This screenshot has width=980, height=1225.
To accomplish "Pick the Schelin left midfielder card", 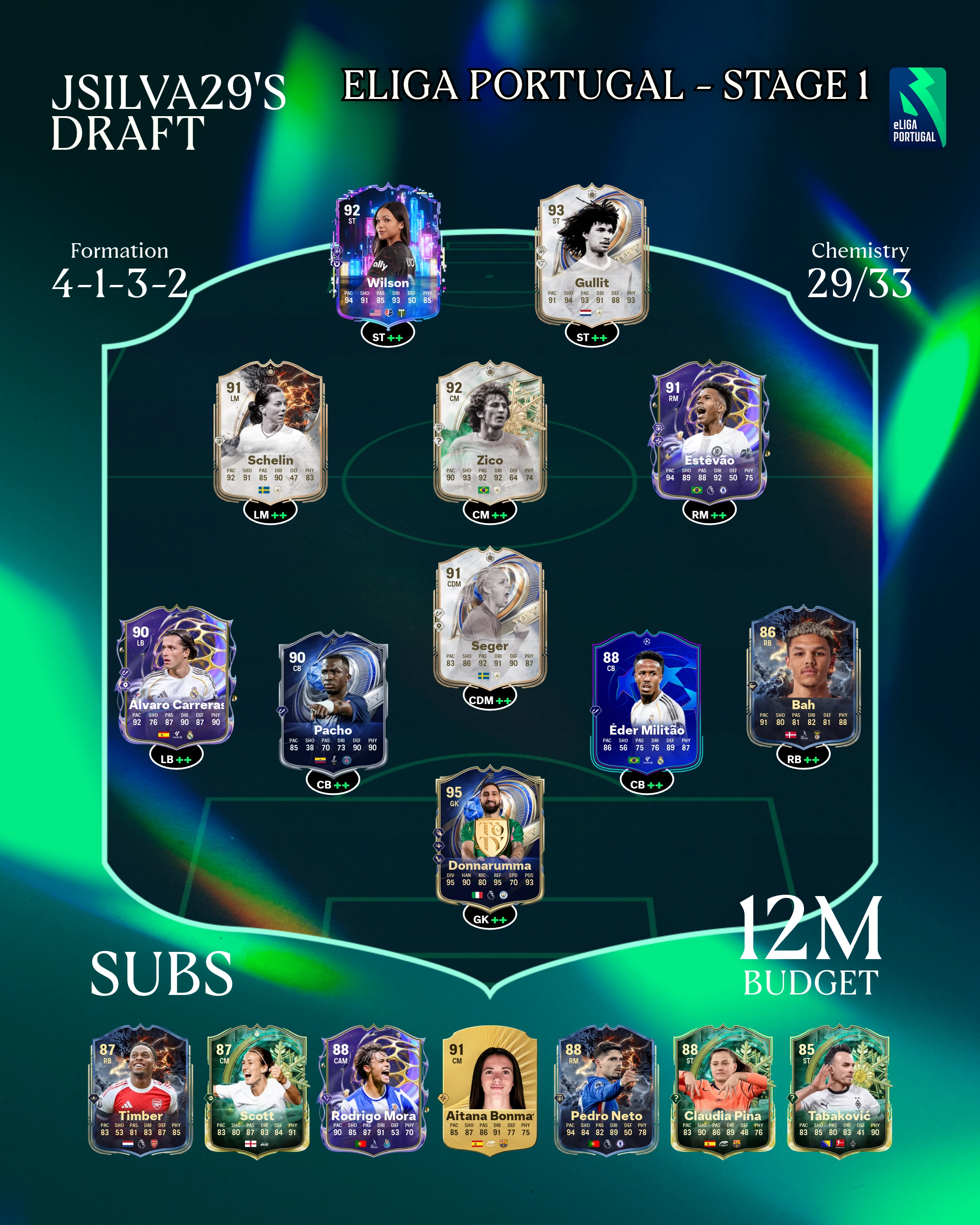I will pyautogui.click(x=270, y=431).
